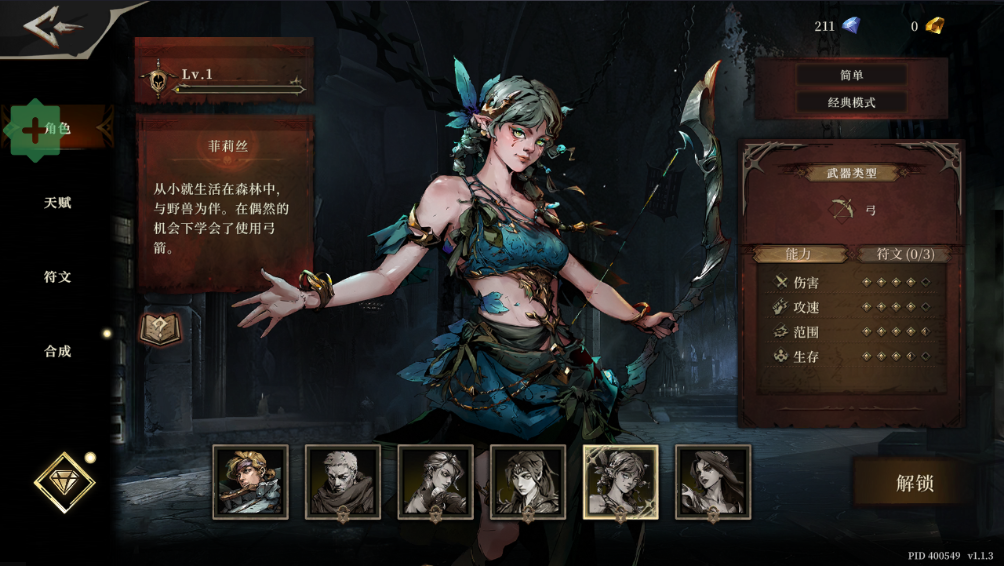
Task: Click the 经典模式 mode button
Action: [x=851, y=102]
